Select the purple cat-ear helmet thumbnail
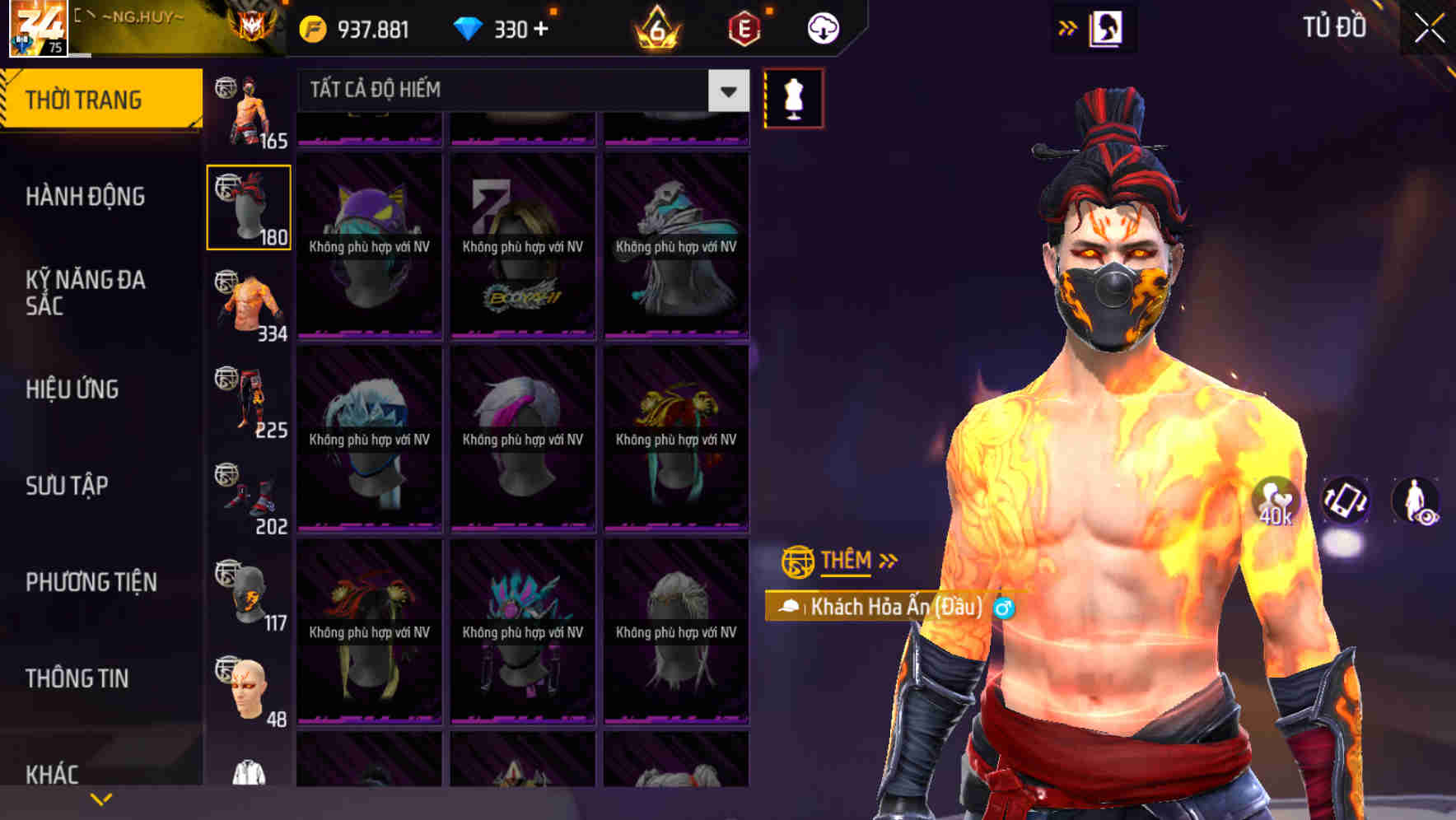Screen dimensions: 1456x820 coord(369,247)
